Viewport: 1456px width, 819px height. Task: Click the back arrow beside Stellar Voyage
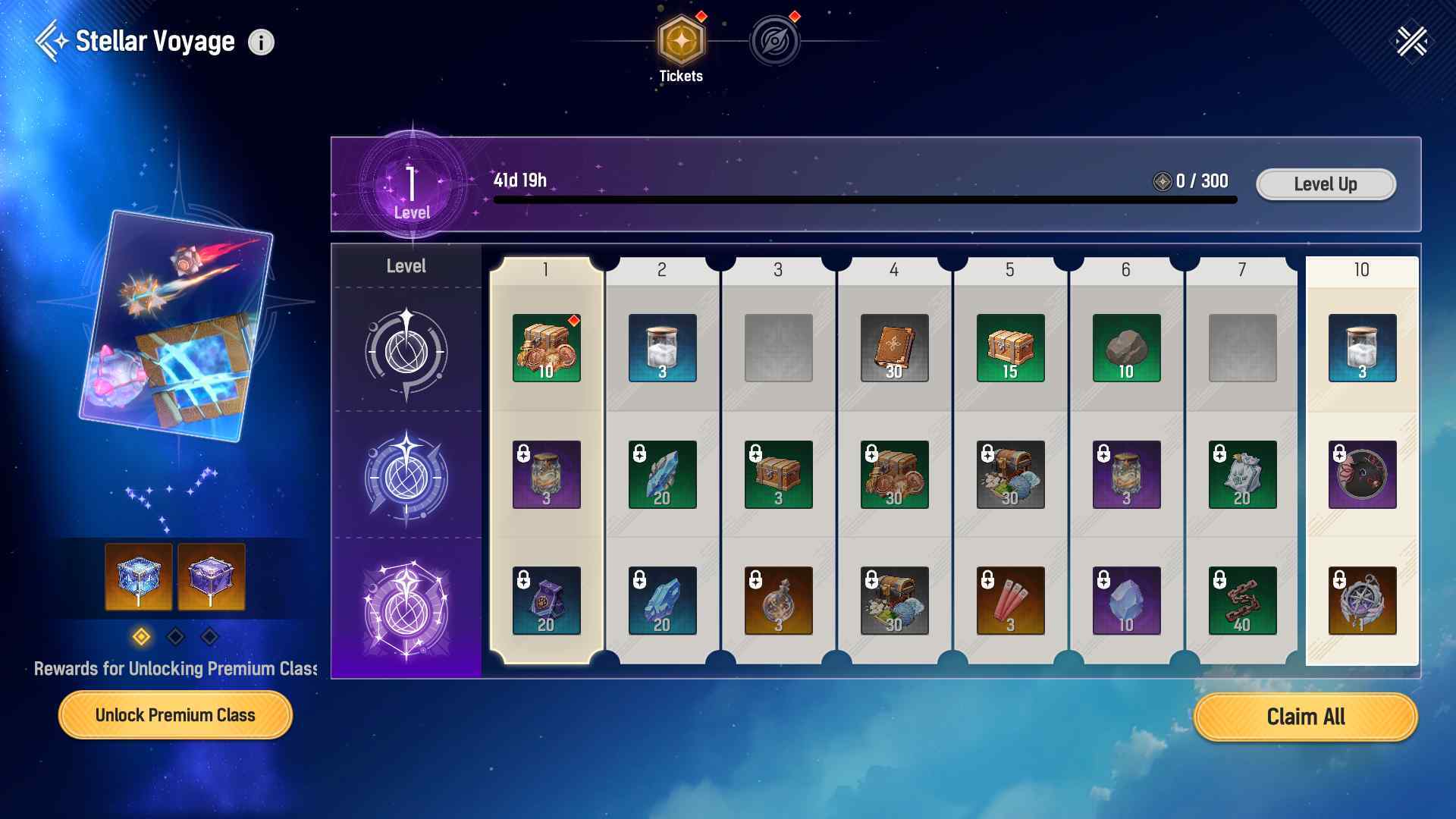(x=51, y=41)
